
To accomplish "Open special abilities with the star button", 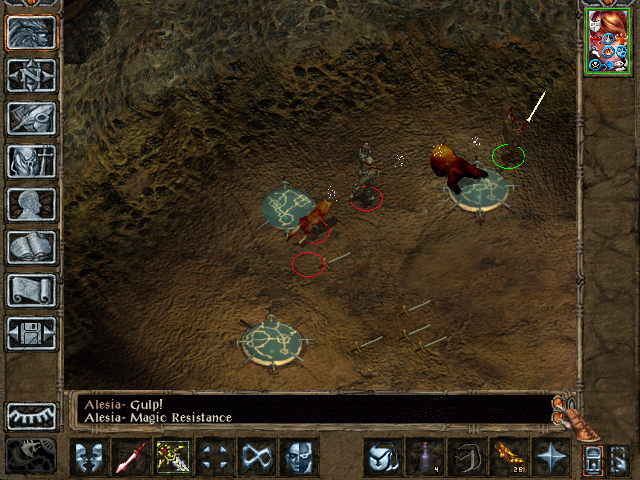I will tap(550, 457).
